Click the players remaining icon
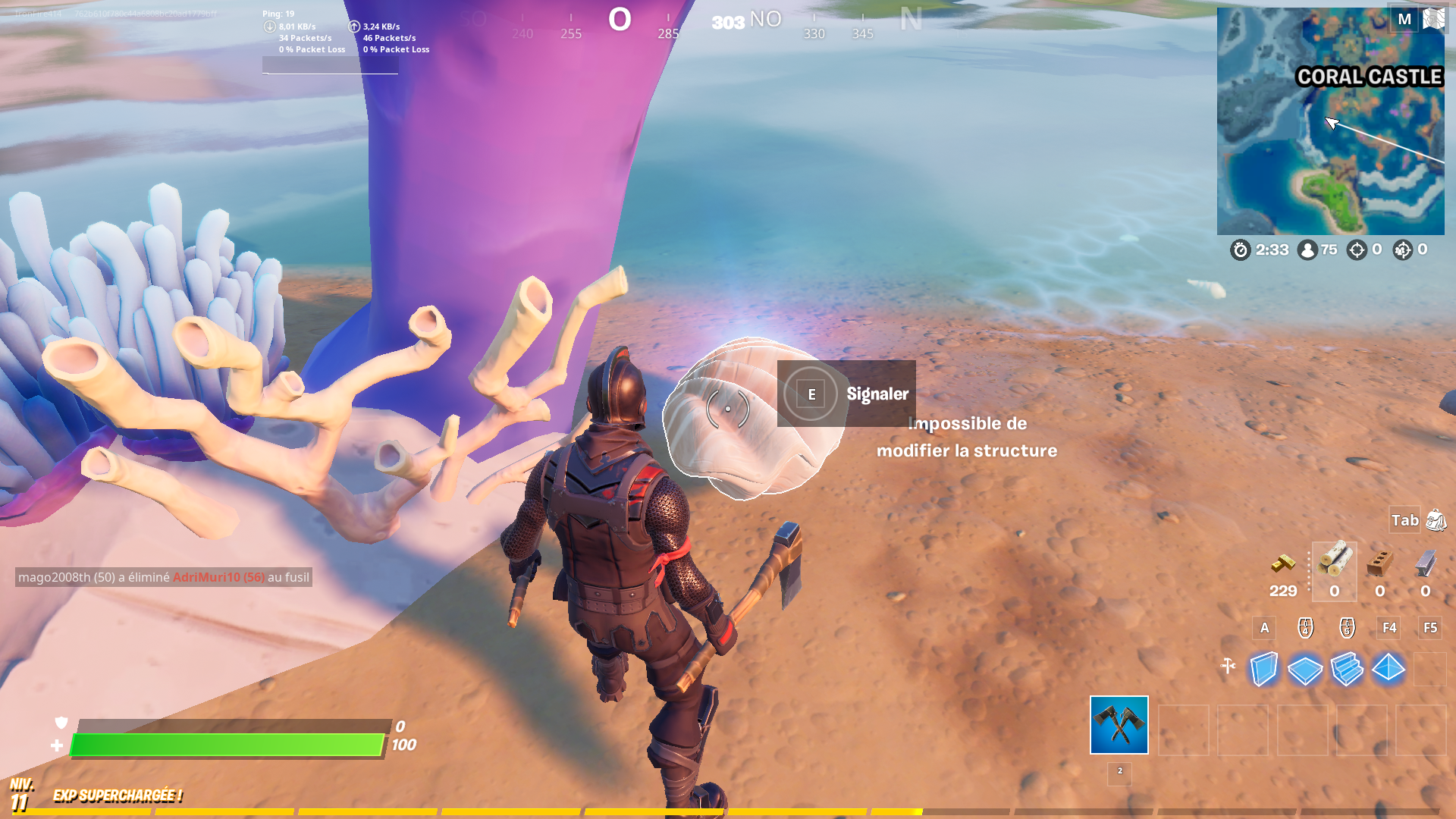Image resolution: width=1456 pixels, height=819 pixels. click(1307, 250)
